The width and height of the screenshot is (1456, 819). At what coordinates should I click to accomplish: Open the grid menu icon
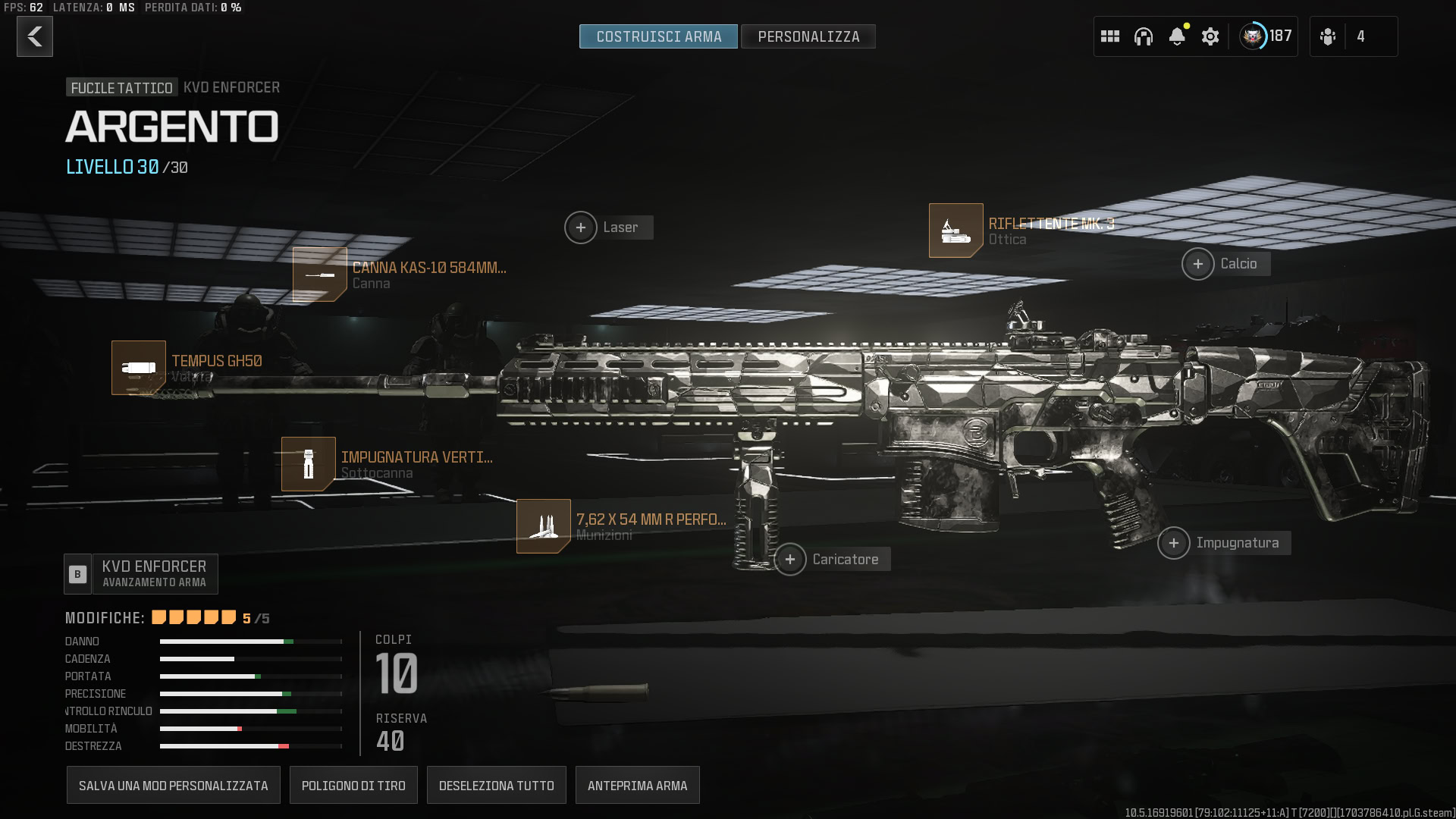(x=1110, y=36)
